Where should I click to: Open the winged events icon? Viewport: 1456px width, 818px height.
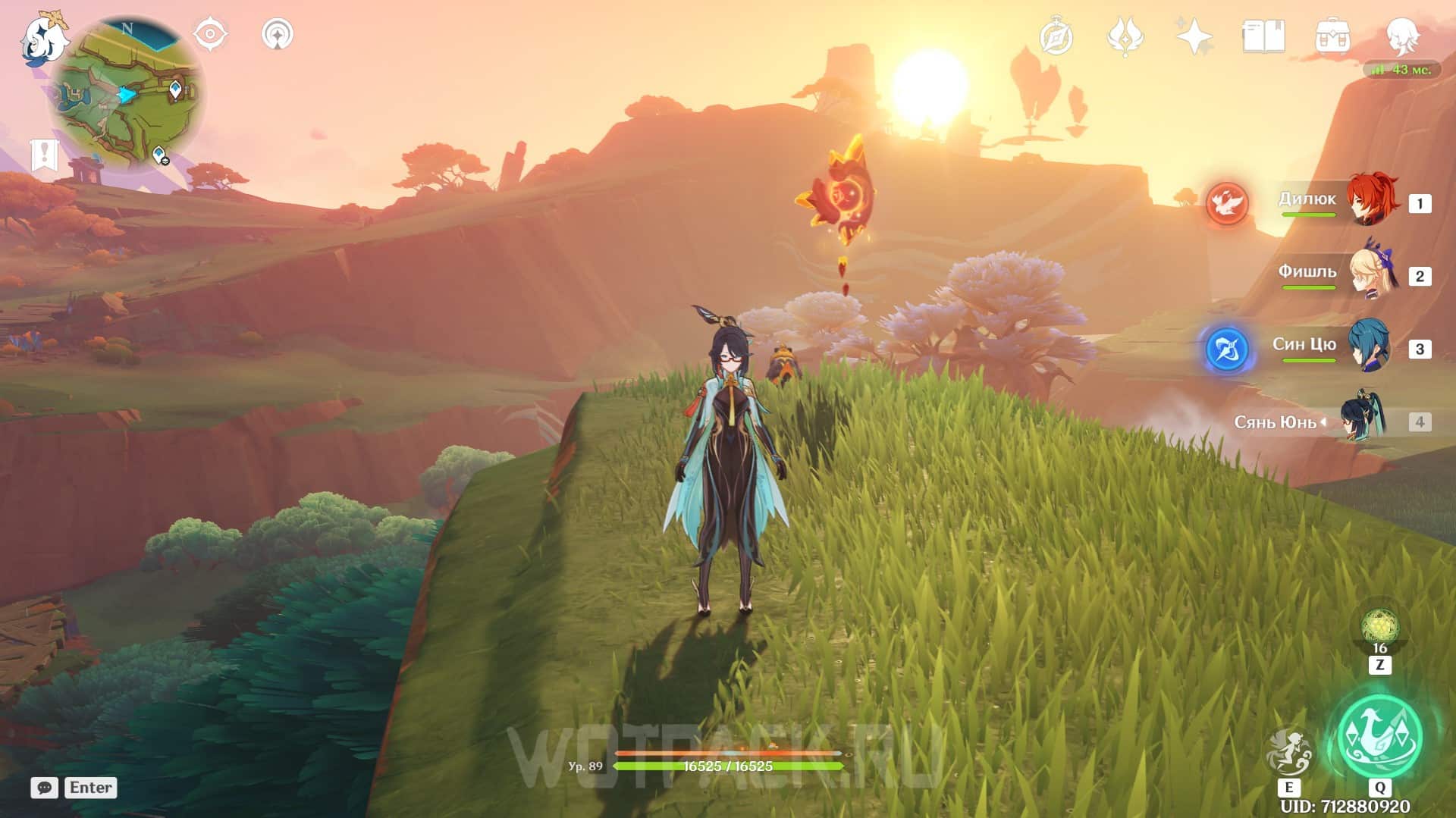pos(1125,36)
